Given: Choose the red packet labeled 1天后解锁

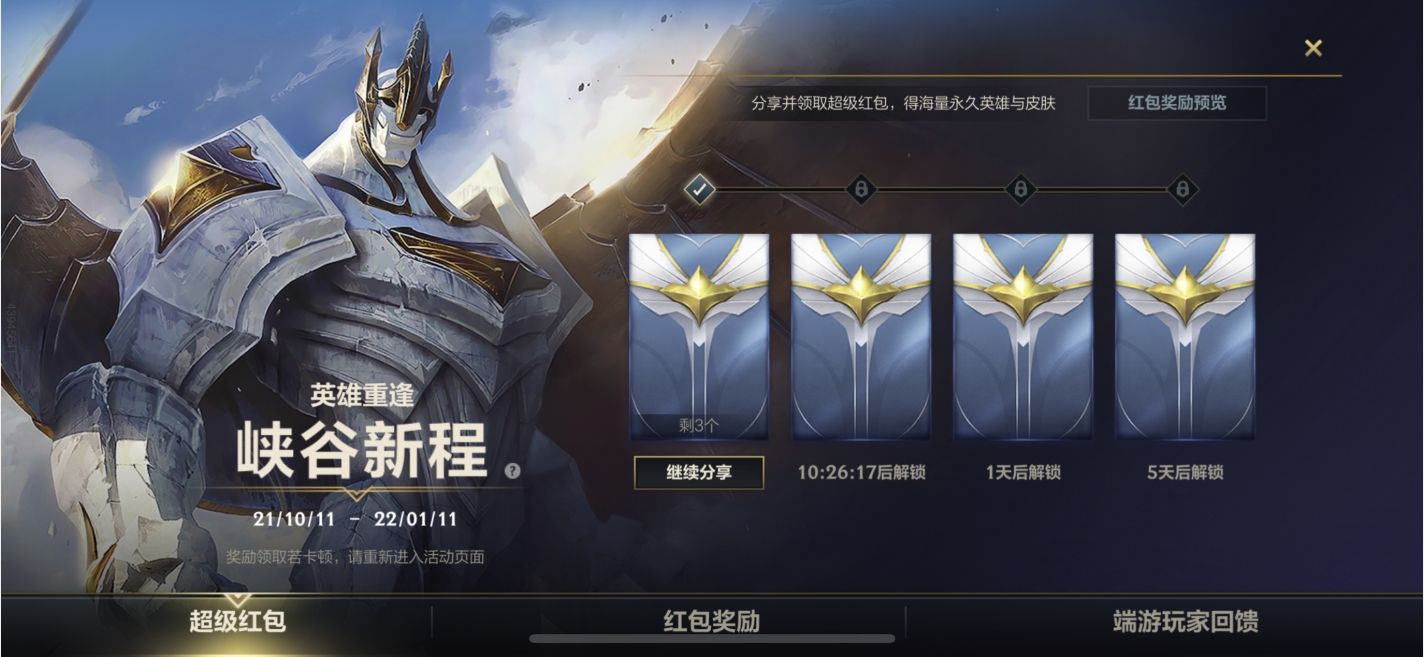Looking at the screenshot, I should (x=1023, y=336).
